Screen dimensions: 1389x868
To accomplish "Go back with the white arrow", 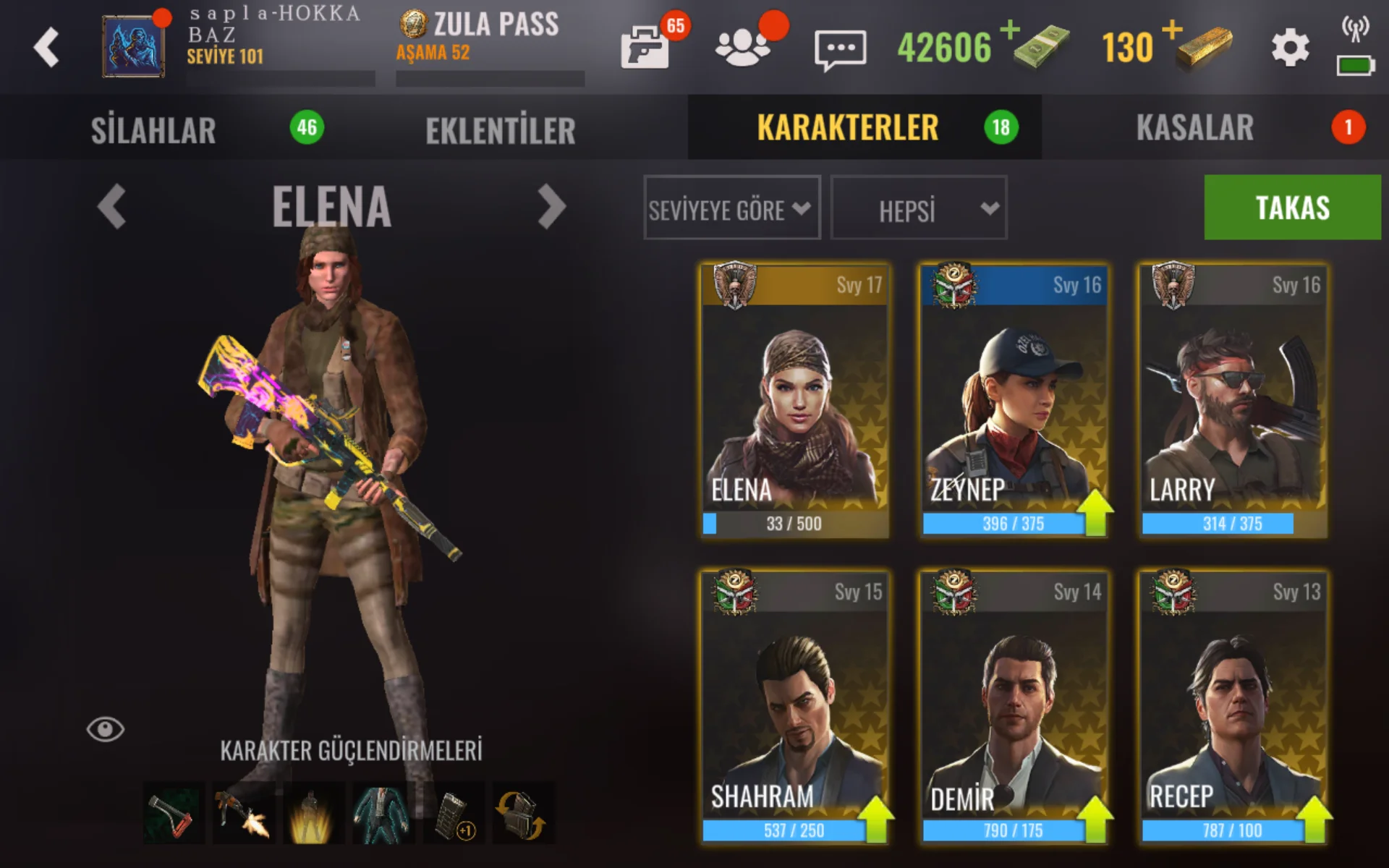I will point(46,48).
